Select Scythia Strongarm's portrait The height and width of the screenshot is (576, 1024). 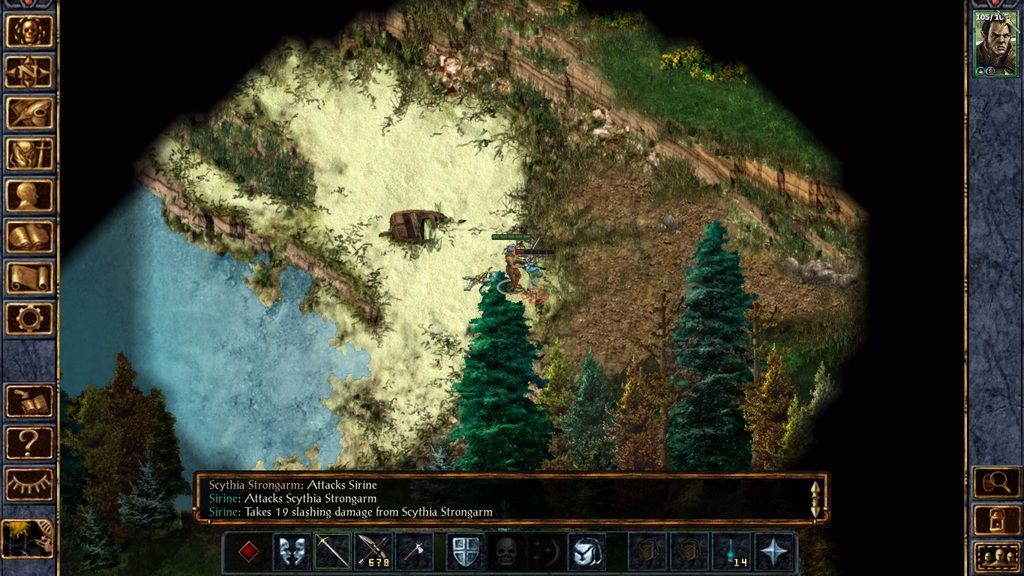point(995,45)
